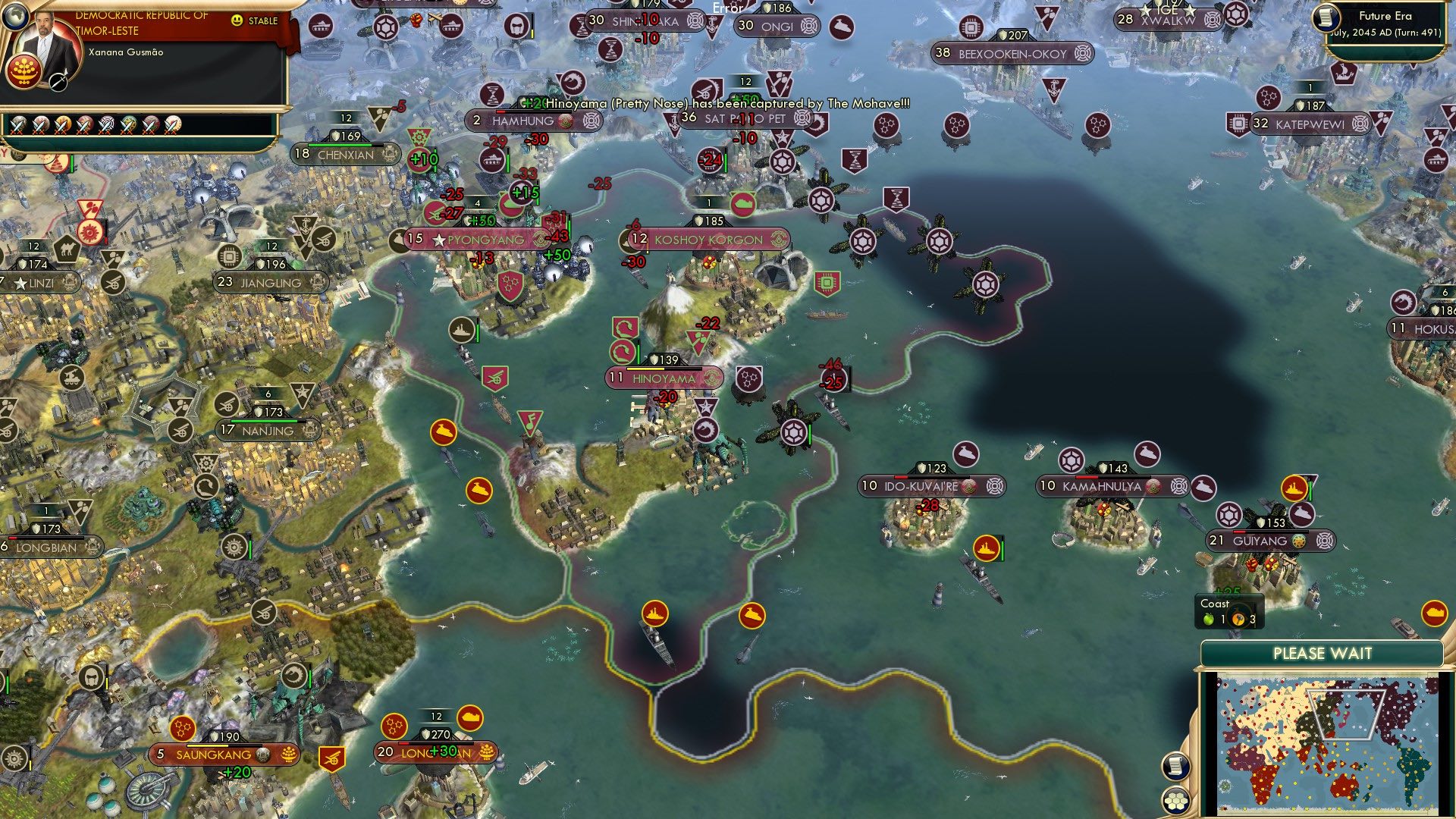The image size is (1456, 819).
Task: Expand the Hinoyama city banner
Action: [664, 377]
